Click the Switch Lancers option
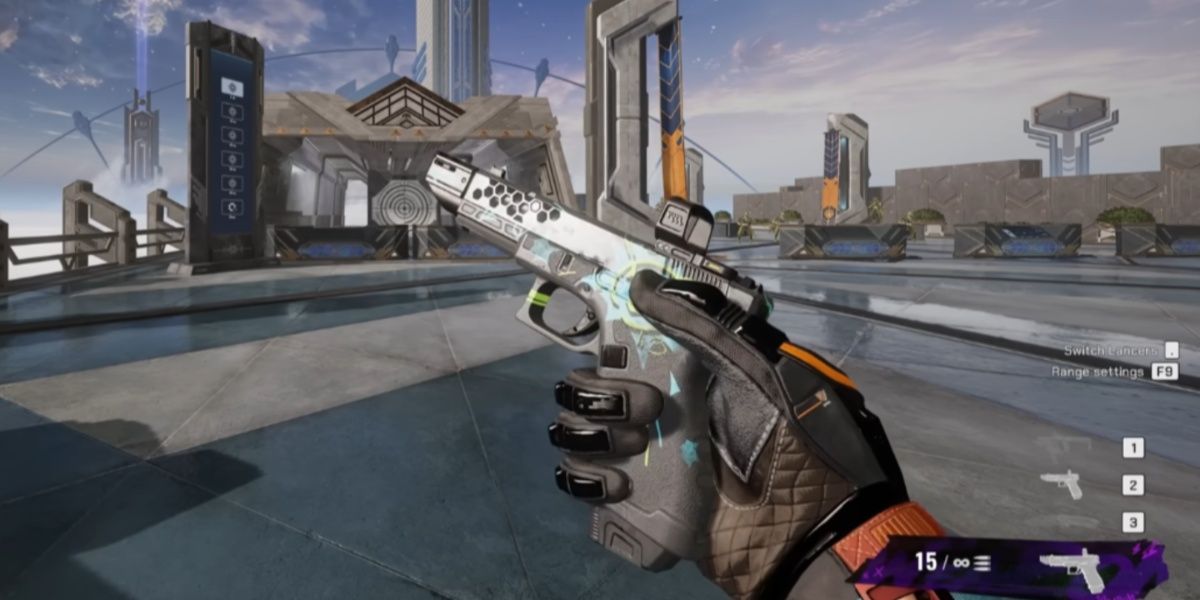 pos(1111,350)
